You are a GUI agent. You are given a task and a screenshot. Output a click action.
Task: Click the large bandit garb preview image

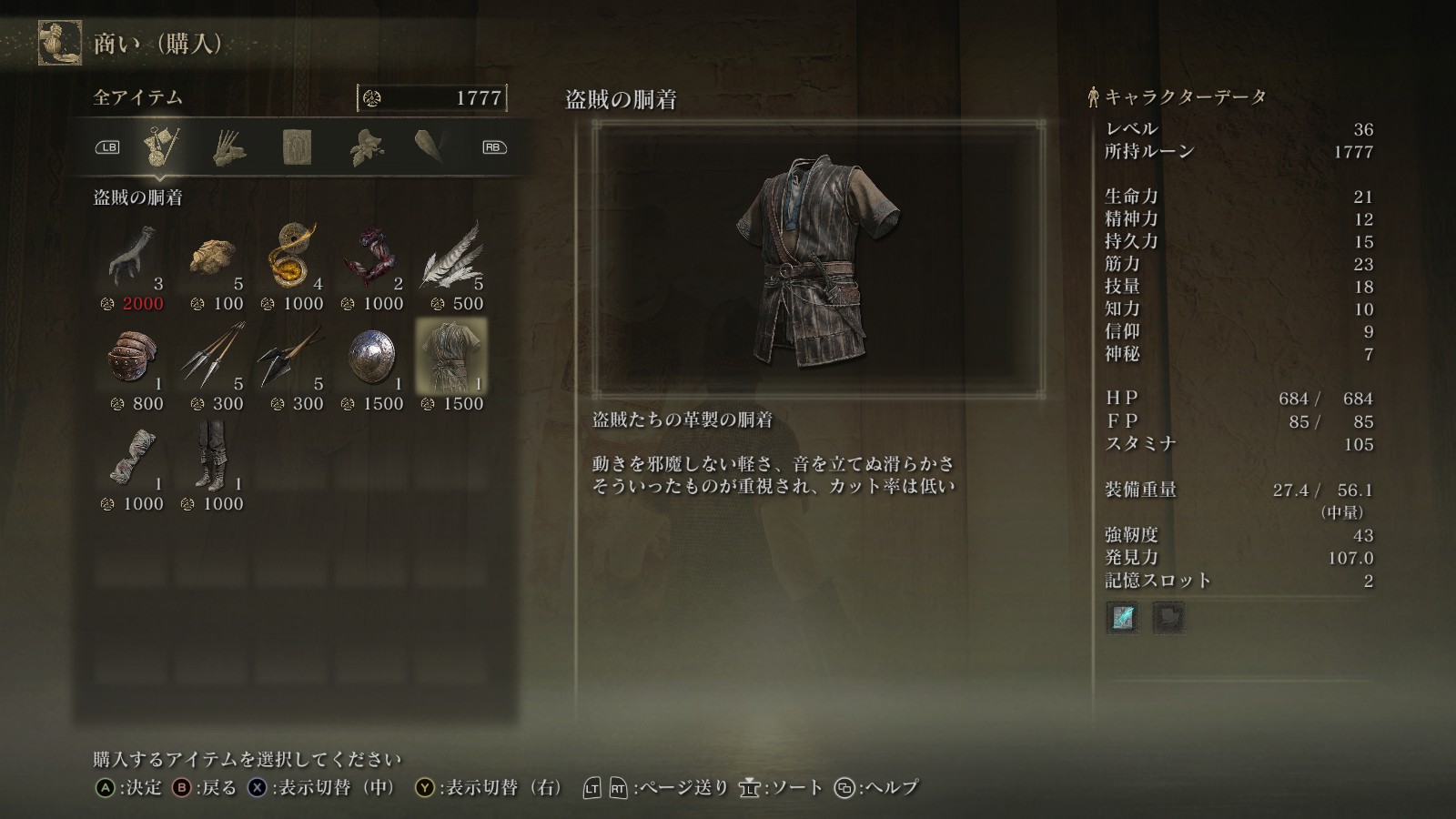[x=818, y=259]
